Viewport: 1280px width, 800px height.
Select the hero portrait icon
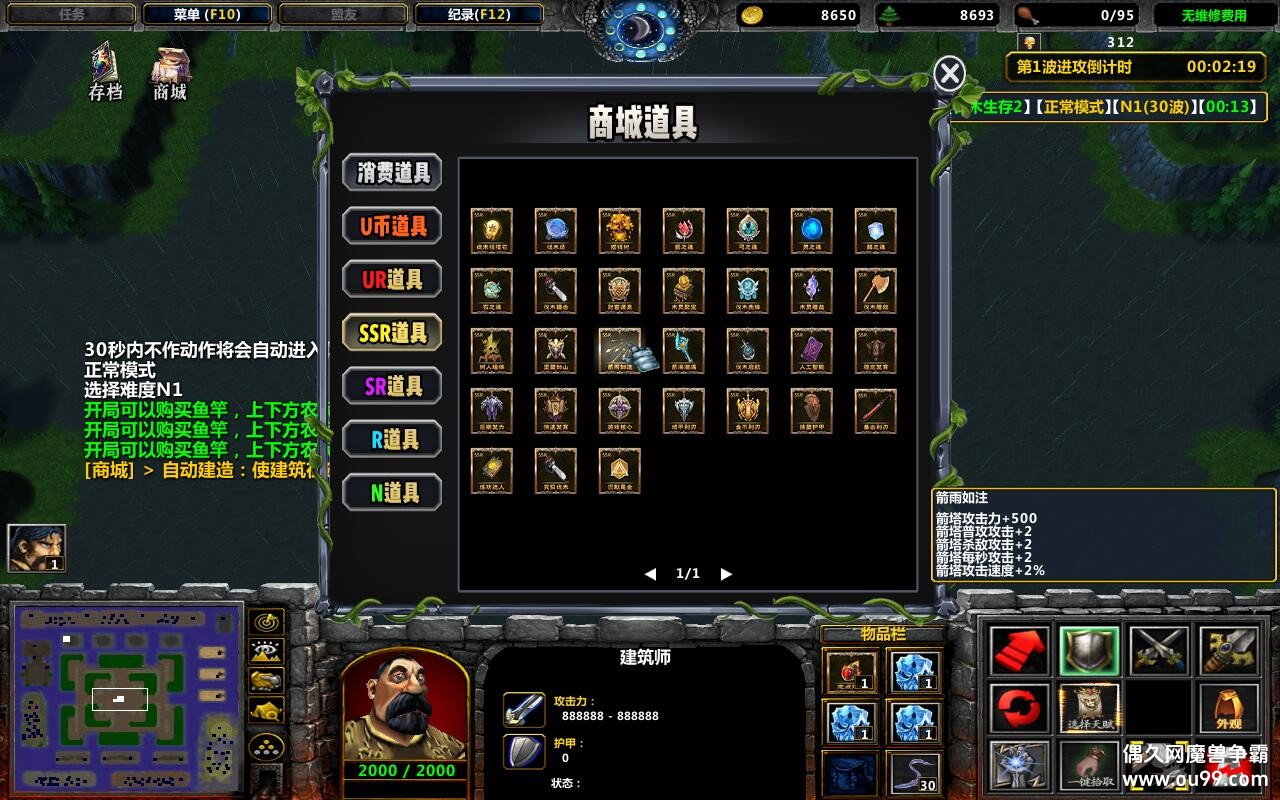click(36, 548)
